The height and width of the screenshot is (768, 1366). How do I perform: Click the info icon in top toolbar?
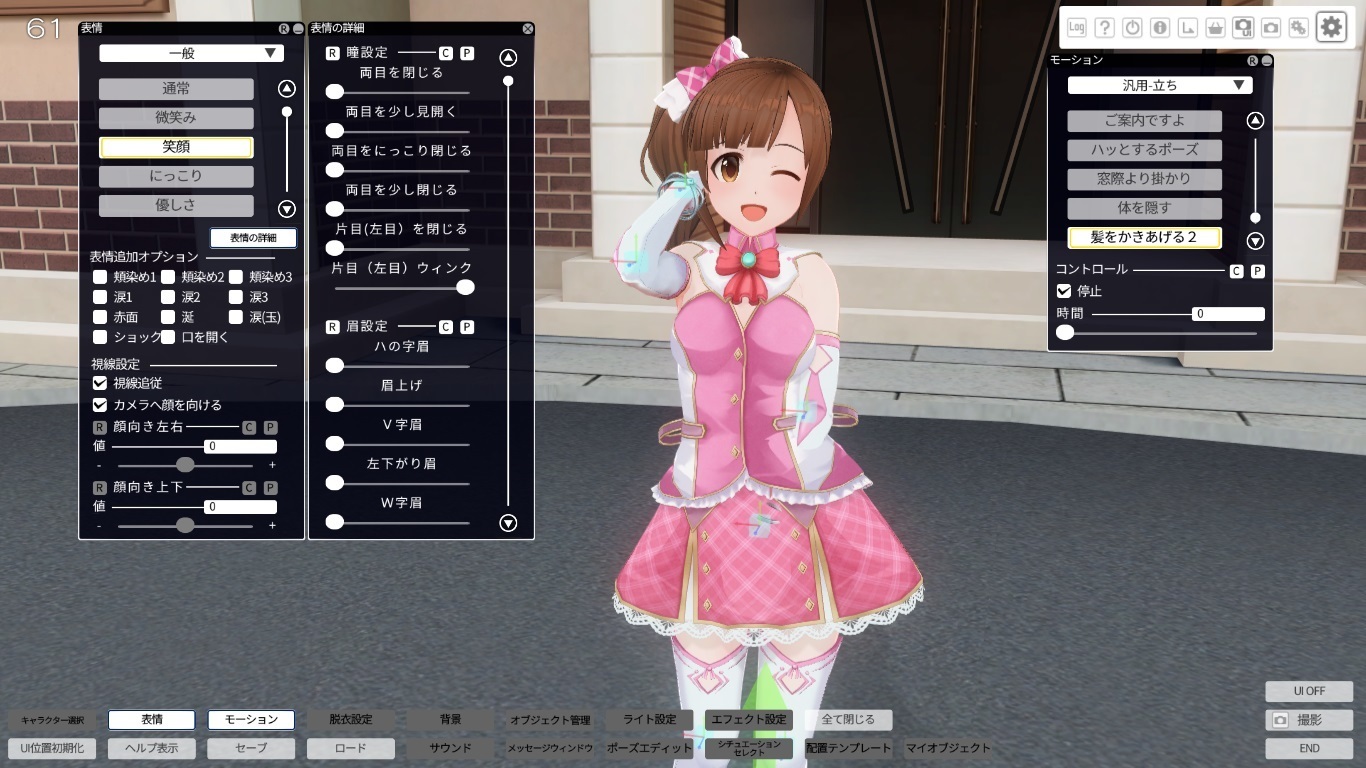pos(1159,27)
